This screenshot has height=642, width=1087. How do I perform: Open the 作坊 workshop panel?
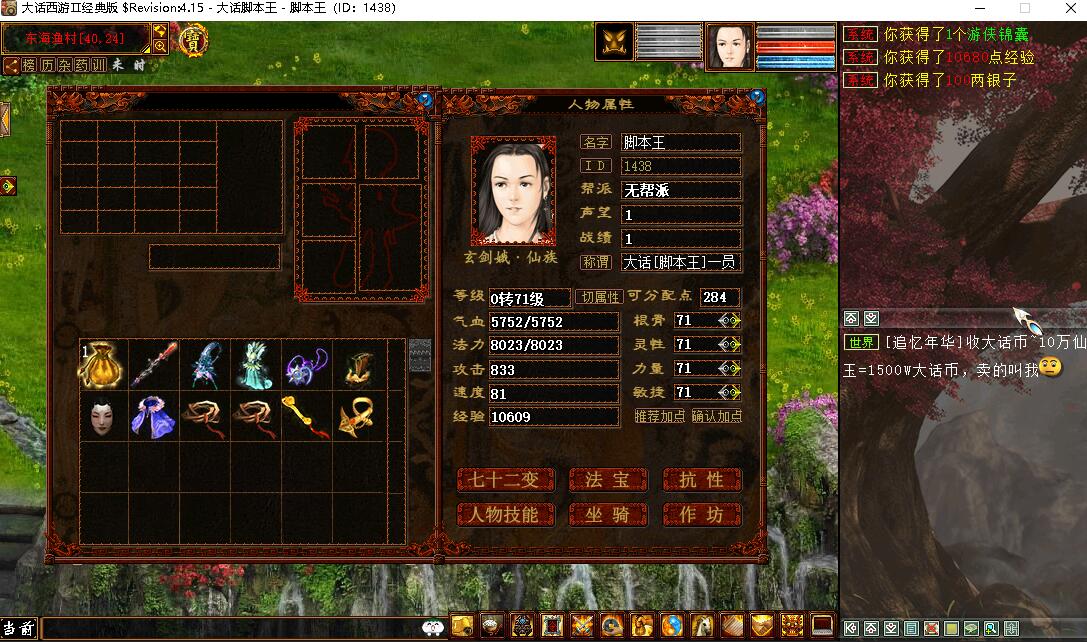pyautogui.click(x=702, y=515)
